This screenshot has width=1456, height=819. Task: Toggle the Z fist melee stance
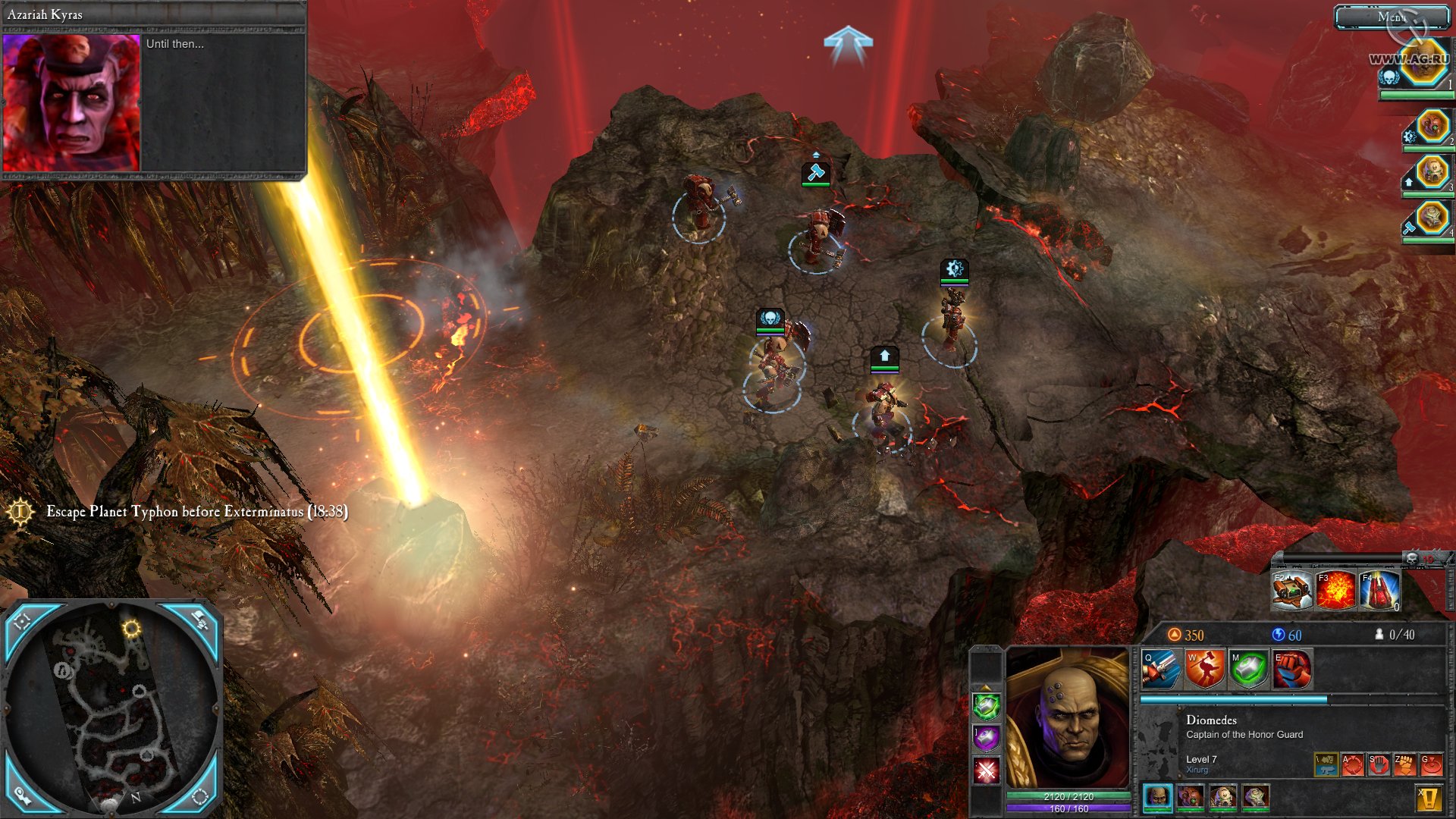click(1405, 764)
